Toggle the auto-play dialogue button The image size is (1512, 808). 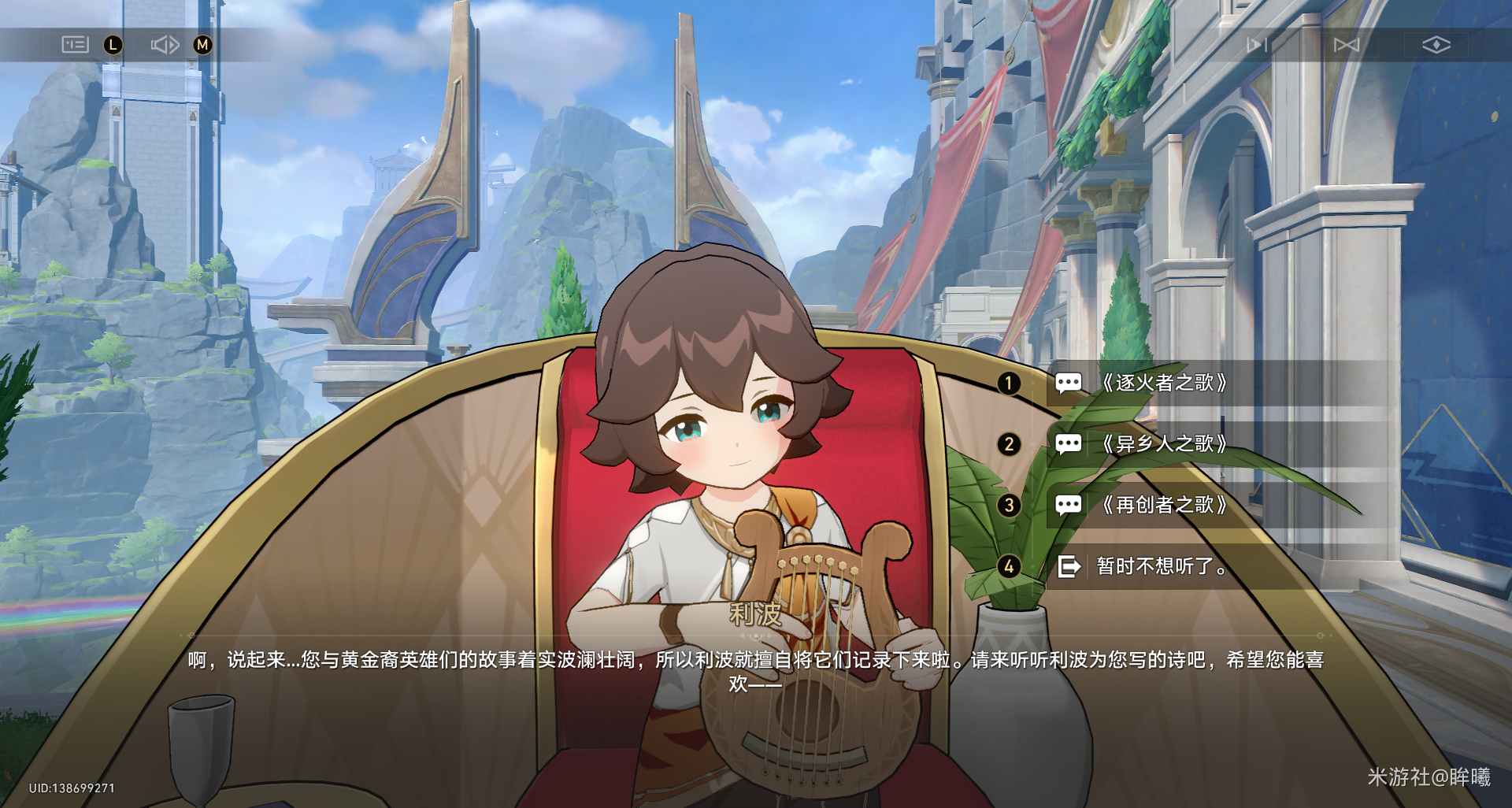pos(1256,45)
